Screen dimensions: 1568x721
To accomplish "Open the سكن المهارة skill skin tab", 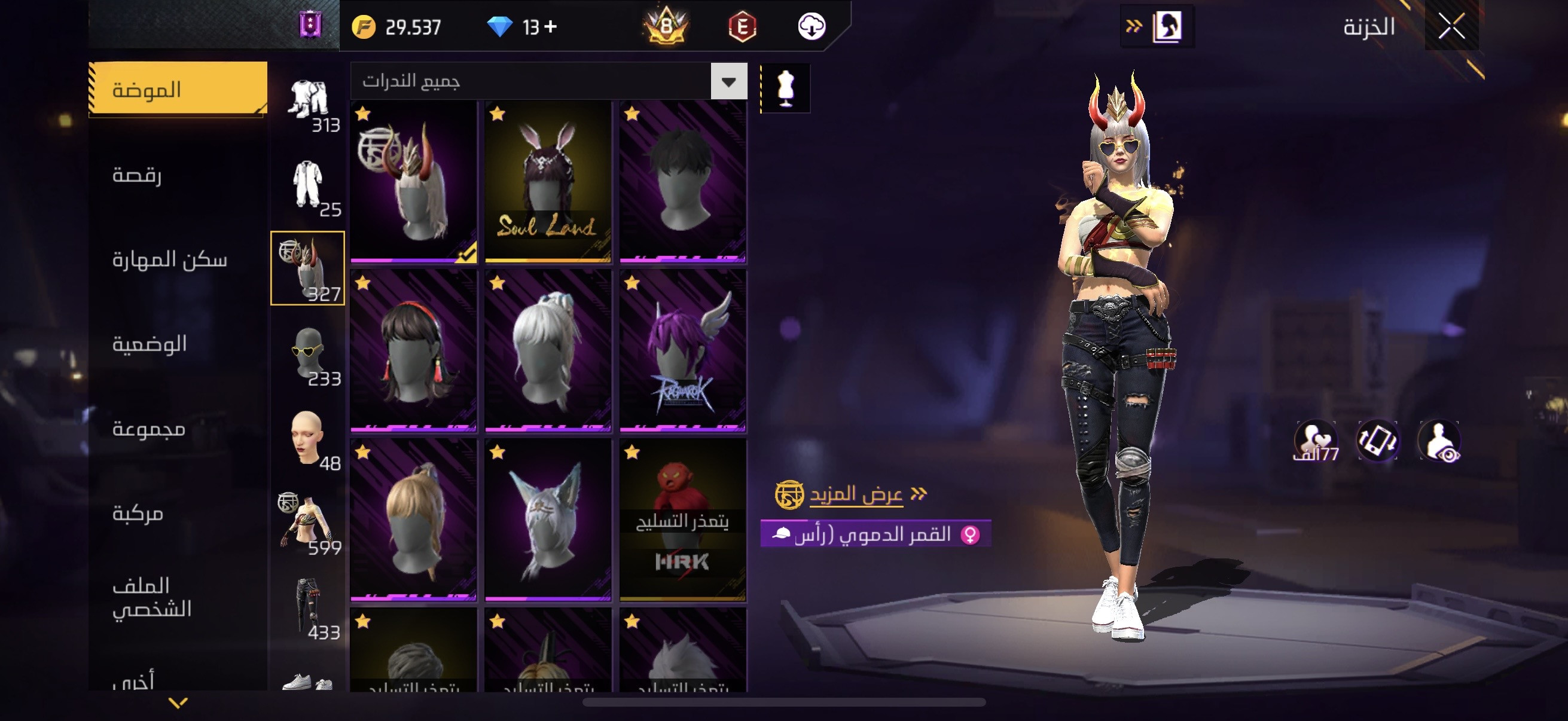I will 169,260.
